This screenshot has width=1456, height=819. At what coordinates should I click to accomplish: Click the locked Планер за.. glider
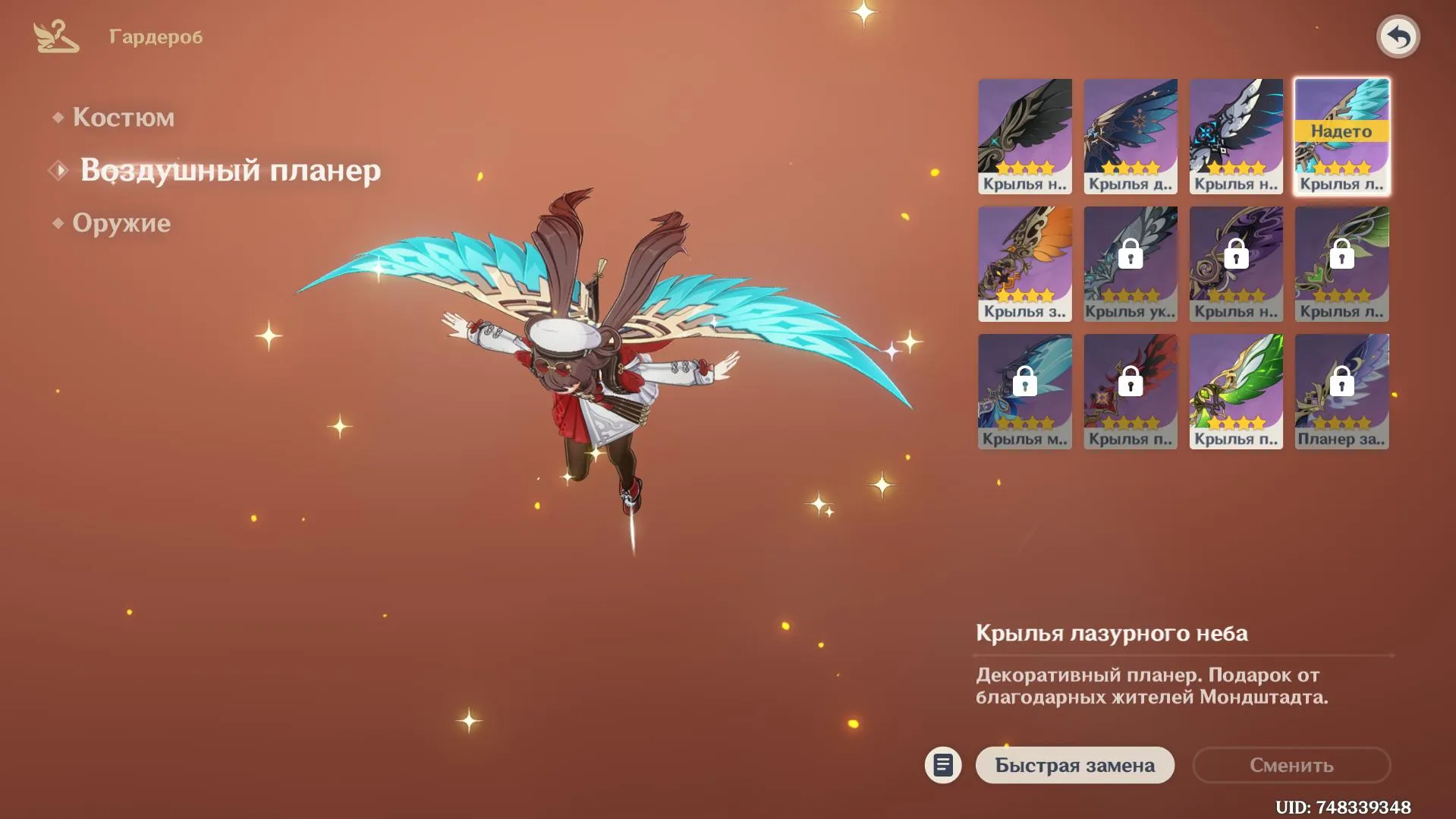pos(1341,391)
